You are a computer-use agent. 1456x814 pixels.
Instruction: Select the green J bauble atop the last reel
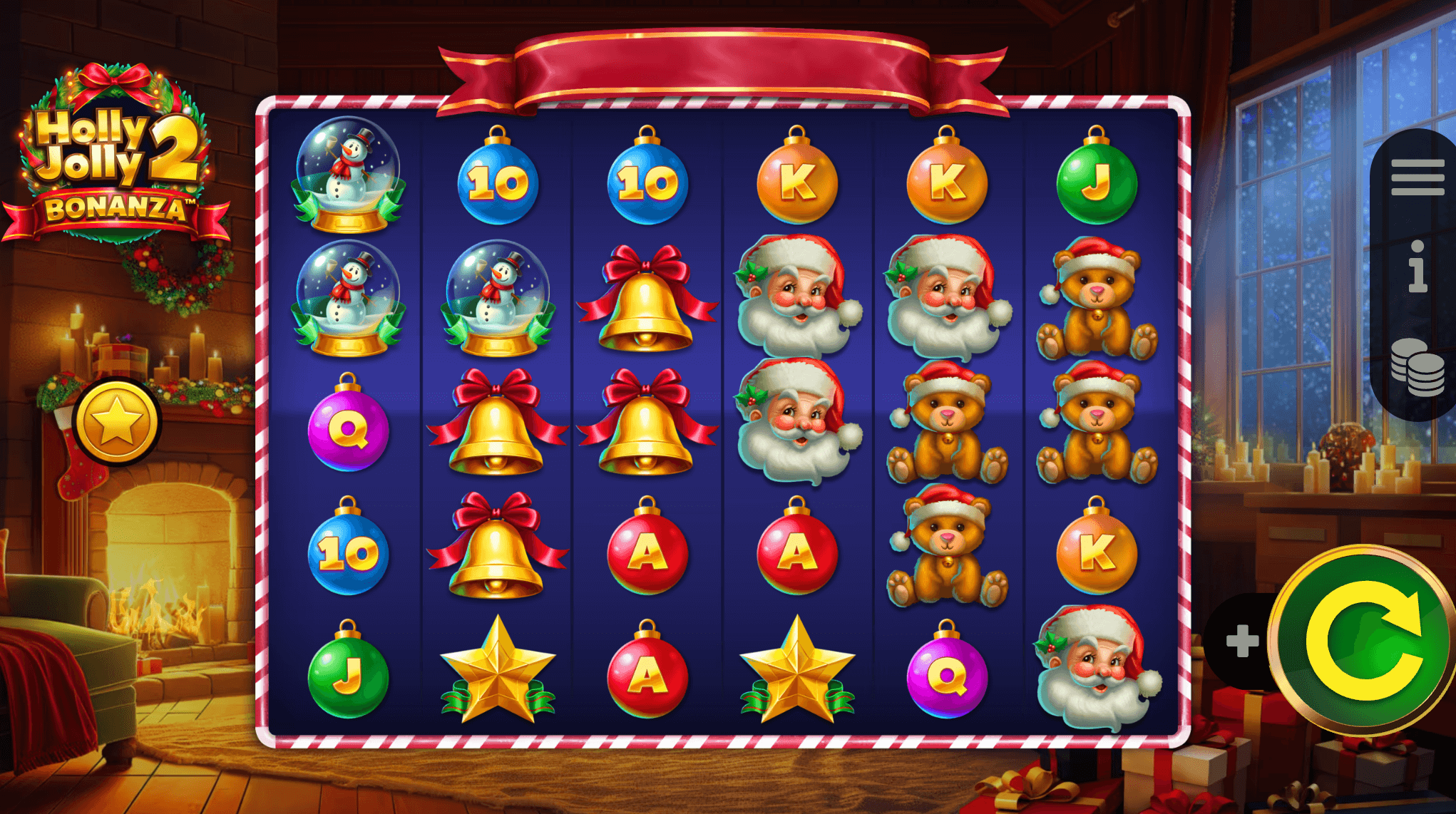pos(1096,177)
